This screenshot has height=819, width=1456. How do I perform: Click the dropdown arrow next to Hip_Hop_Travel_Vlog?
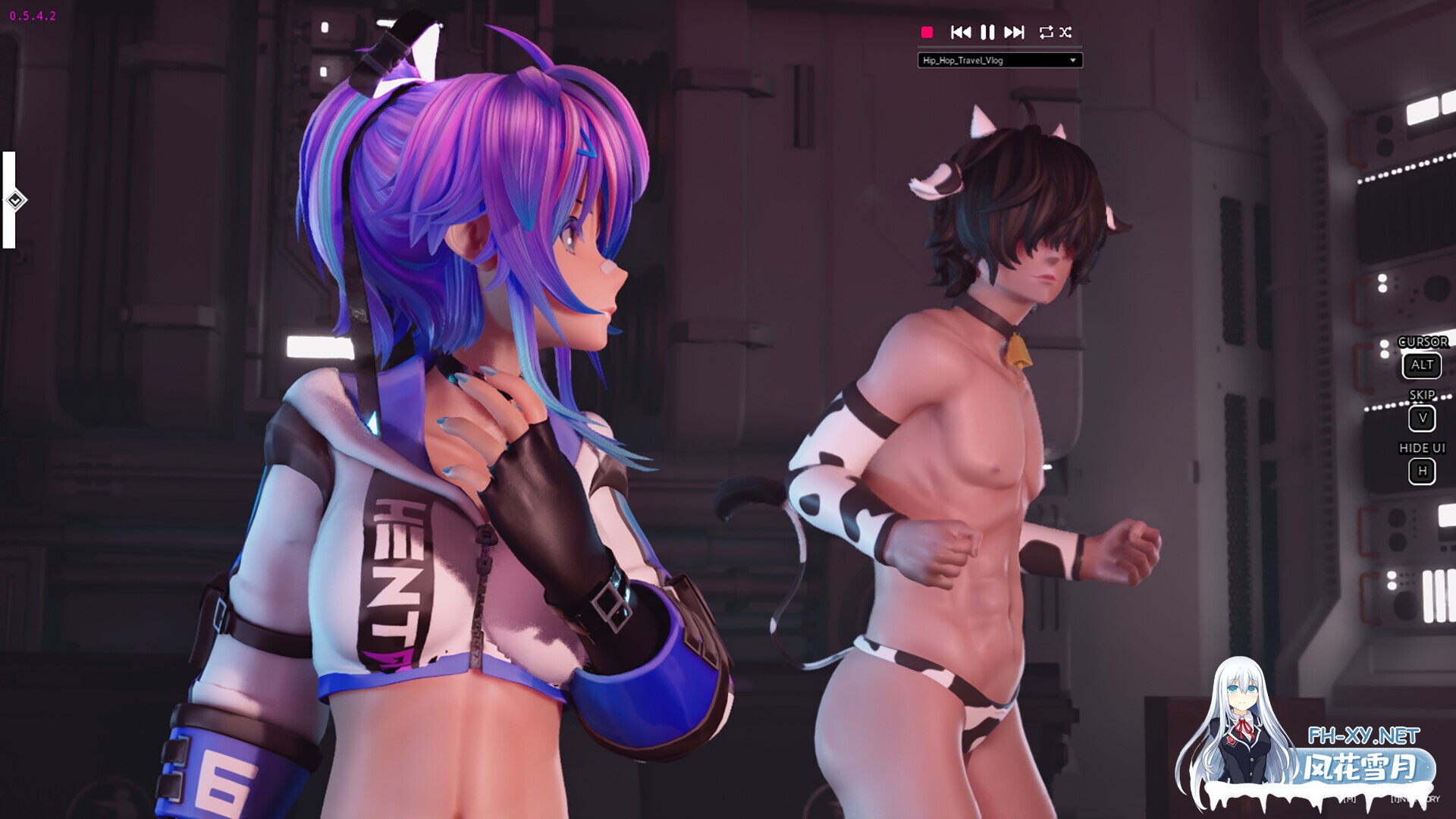pyautogui.click(x=1072, y=61)
